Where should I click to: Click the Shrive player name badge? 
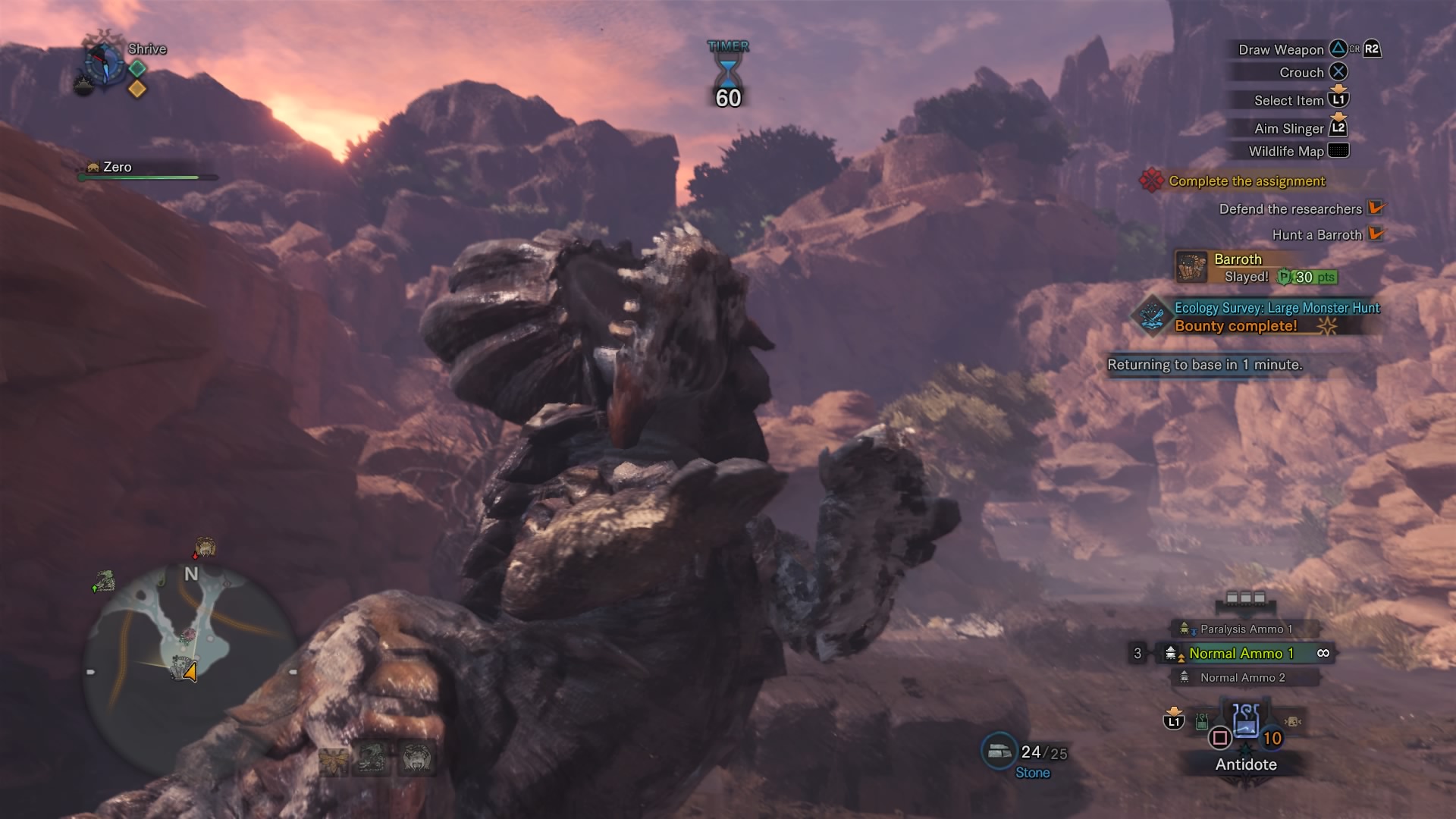click(x=146, y=49)
